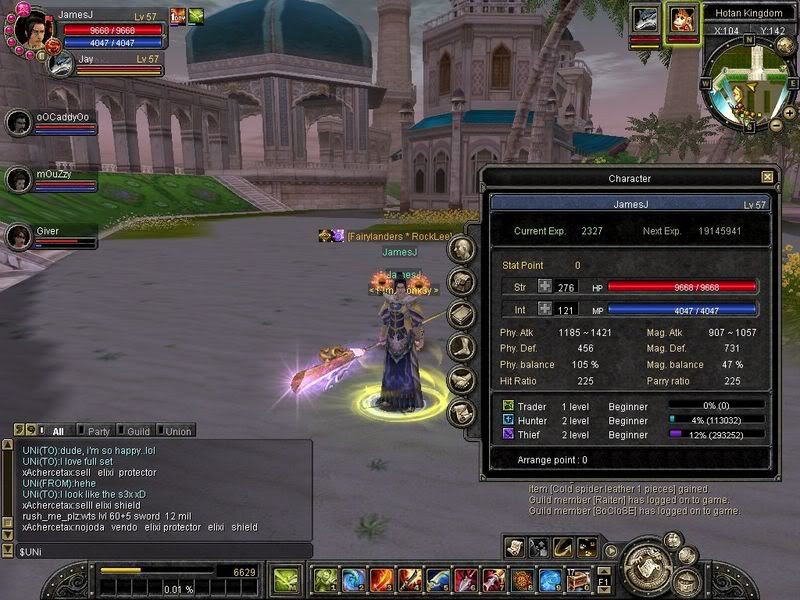Click the chat input field
Screen dimensions: 800x600
pyautogui.click(x=160, y=551)
